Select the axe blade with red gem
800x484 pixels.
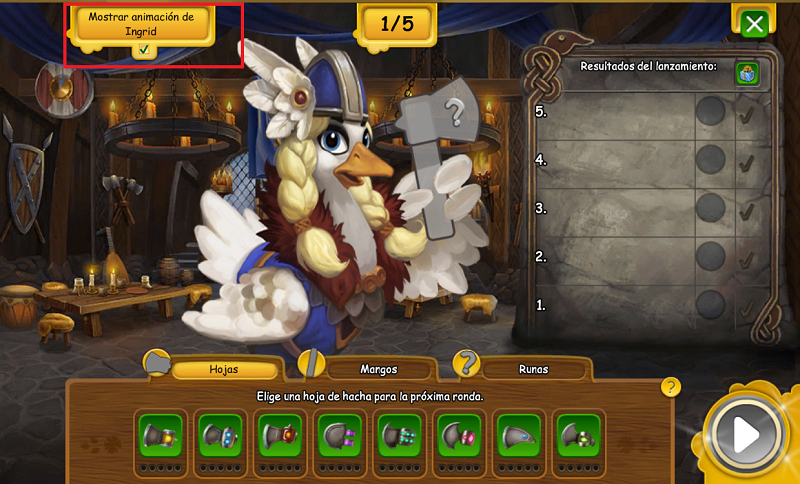[x=279, y=435]
